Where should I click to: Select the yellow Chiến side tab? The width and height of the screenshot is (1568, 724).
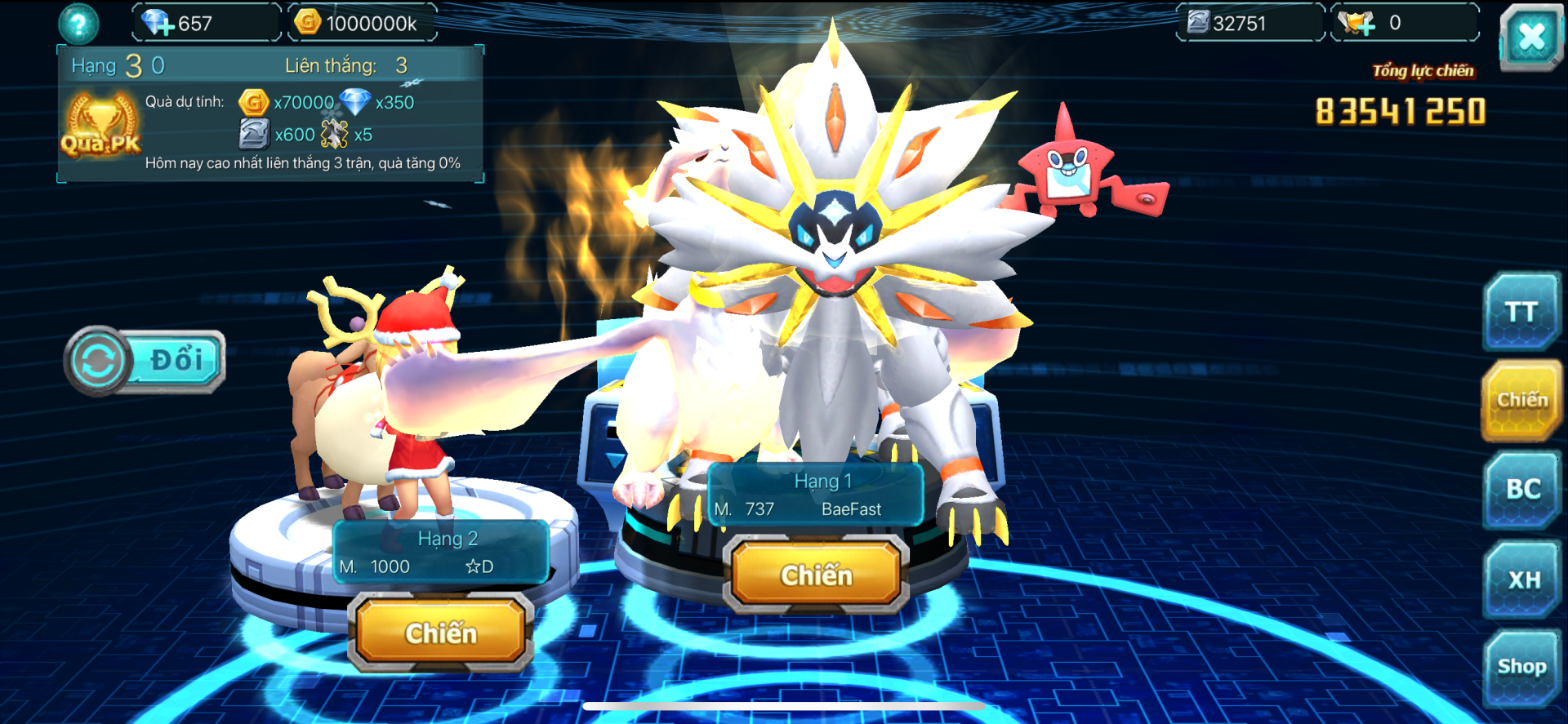pos(1521,400)
